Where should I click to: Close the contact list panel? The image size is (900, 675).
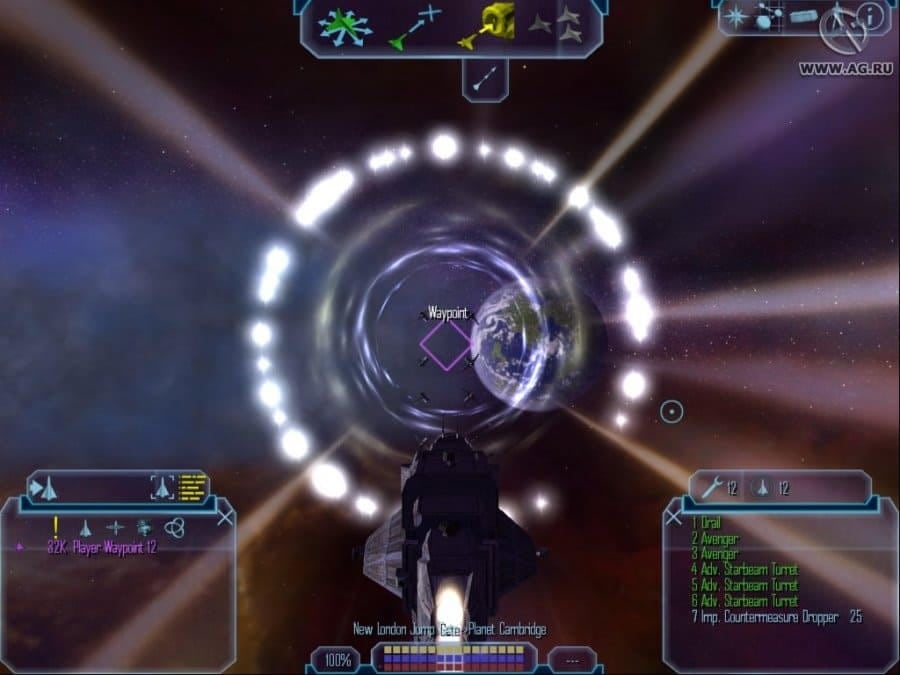click(x=226, y=517)
